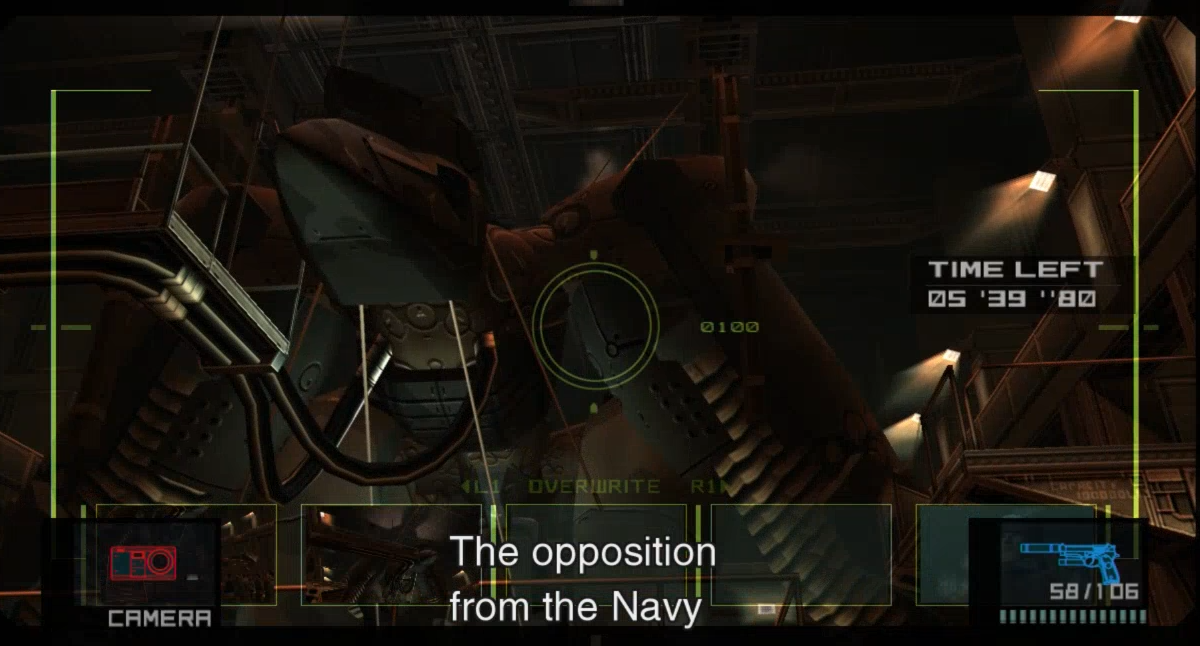Select the red Camera item icon
The height and width of the screenshot is (646, 1200).
[144, 563]
